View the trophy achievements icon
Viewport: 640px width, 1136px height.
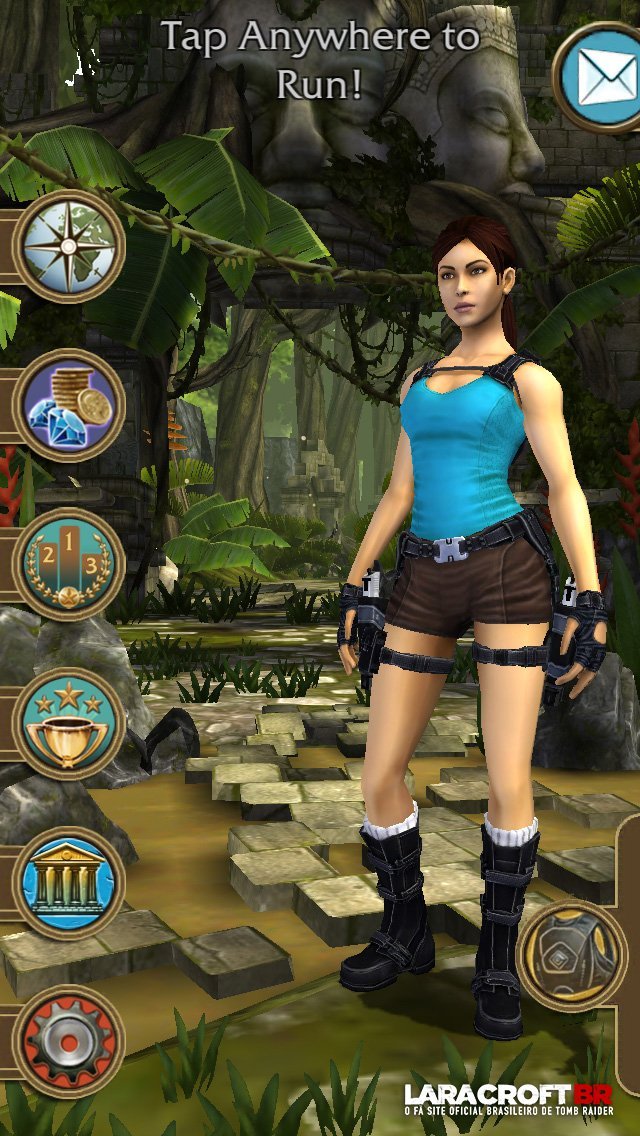(68, 724)
